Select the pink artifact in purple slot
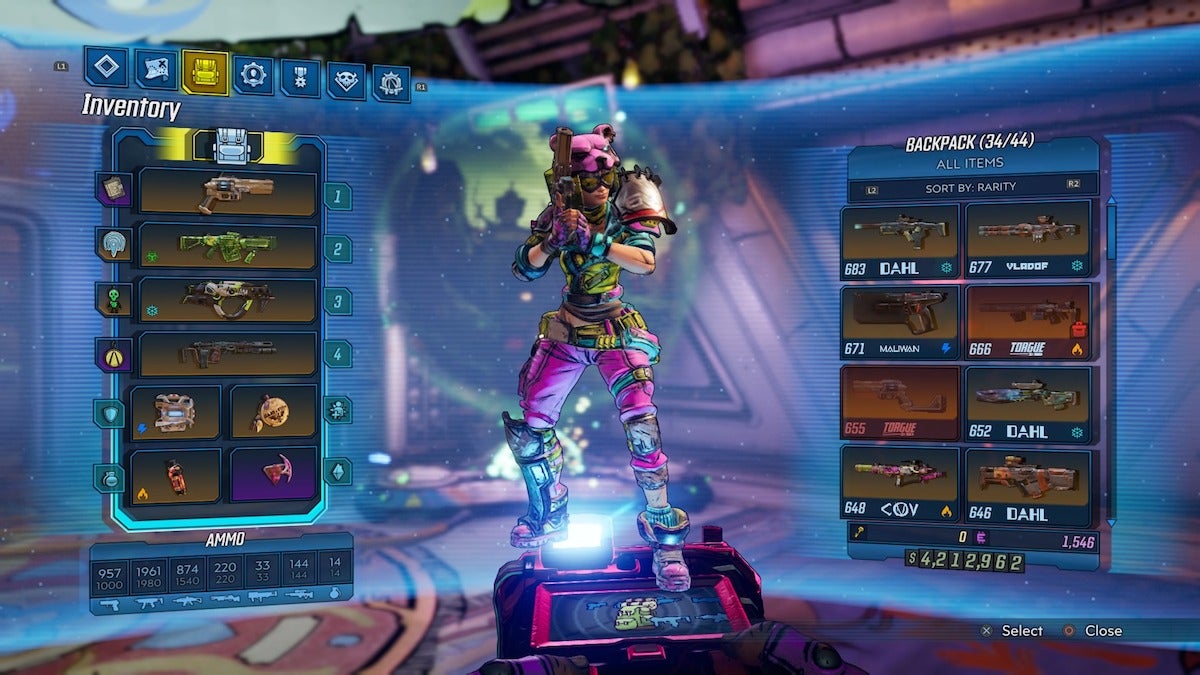The height and width of the screenshot is (675, 1200). click(273, 475)
